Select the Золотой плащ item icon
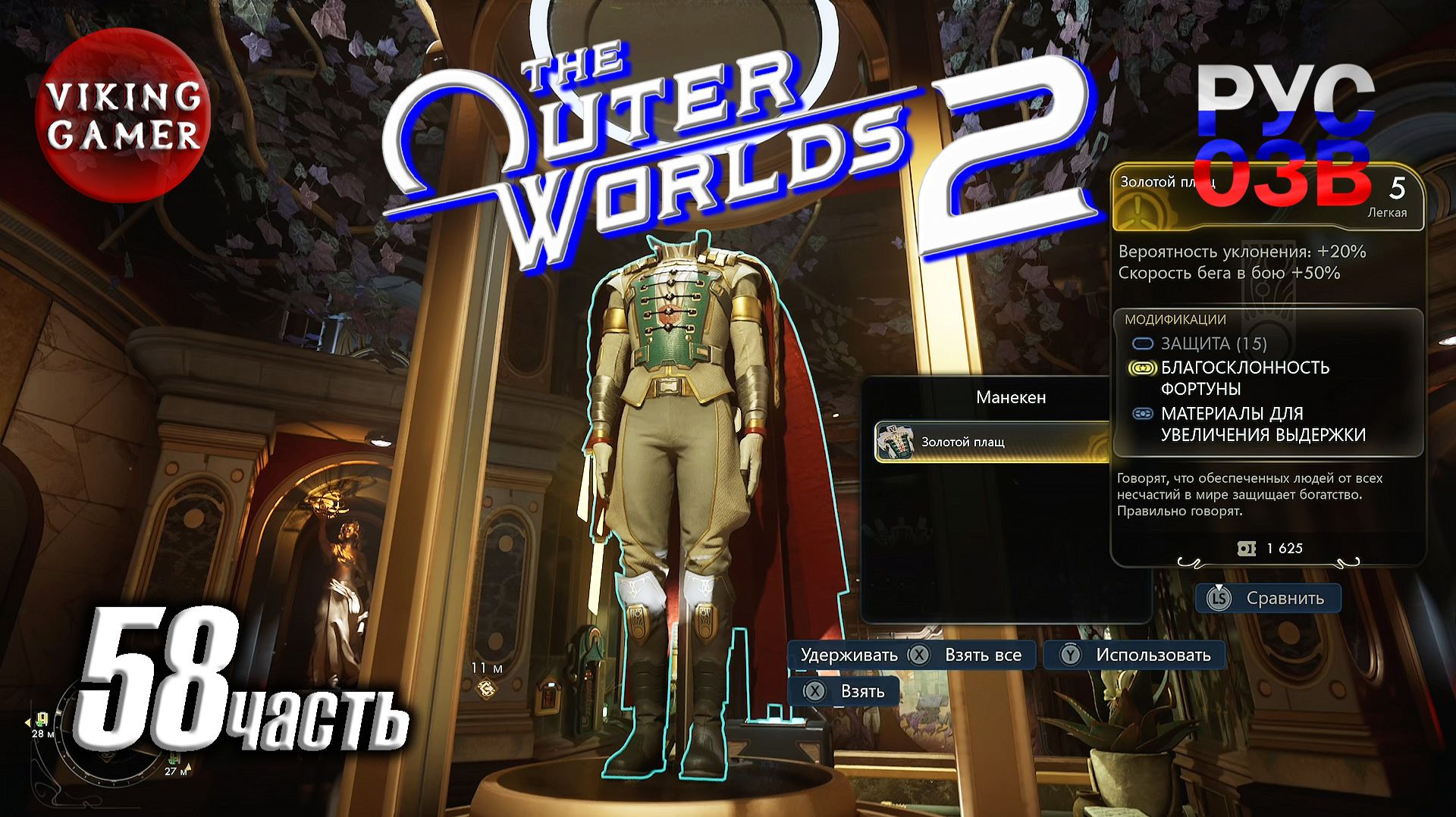 click(x=896, y=440)
